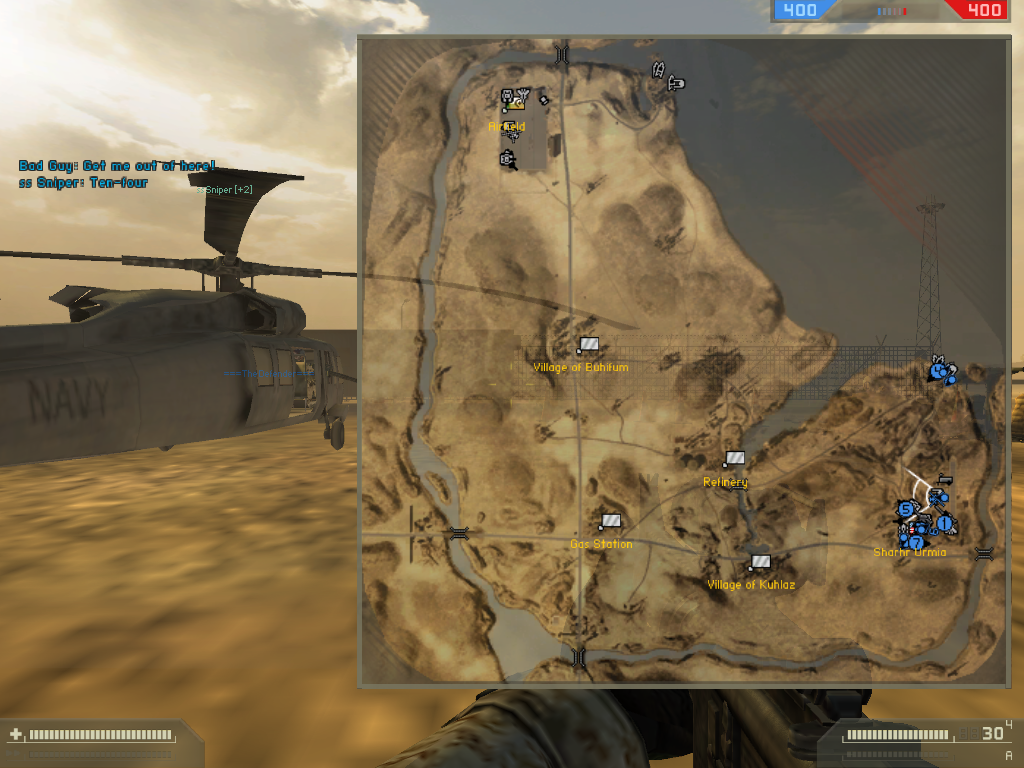Select the west bridge marker near Gas Station
The height and width of the screenshot is (768, 1024).
(x=459, y=533)
